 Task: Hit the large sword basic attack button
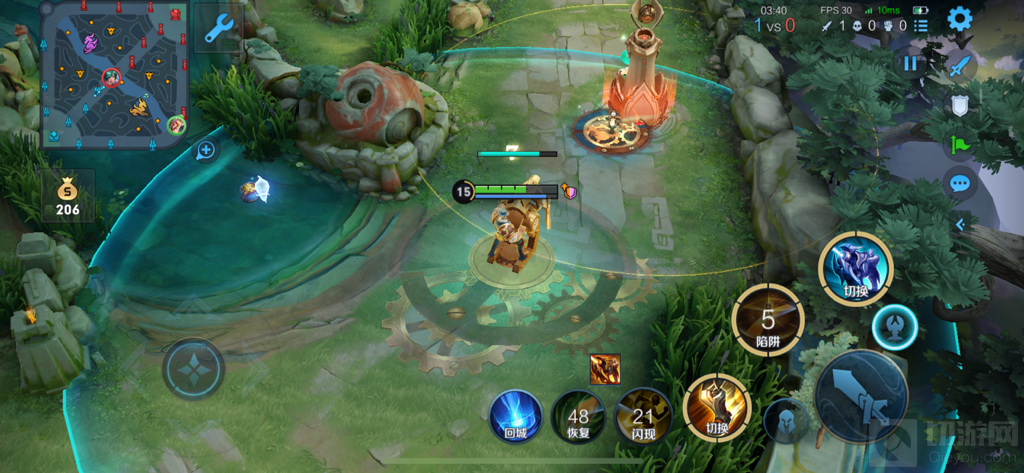860,395
